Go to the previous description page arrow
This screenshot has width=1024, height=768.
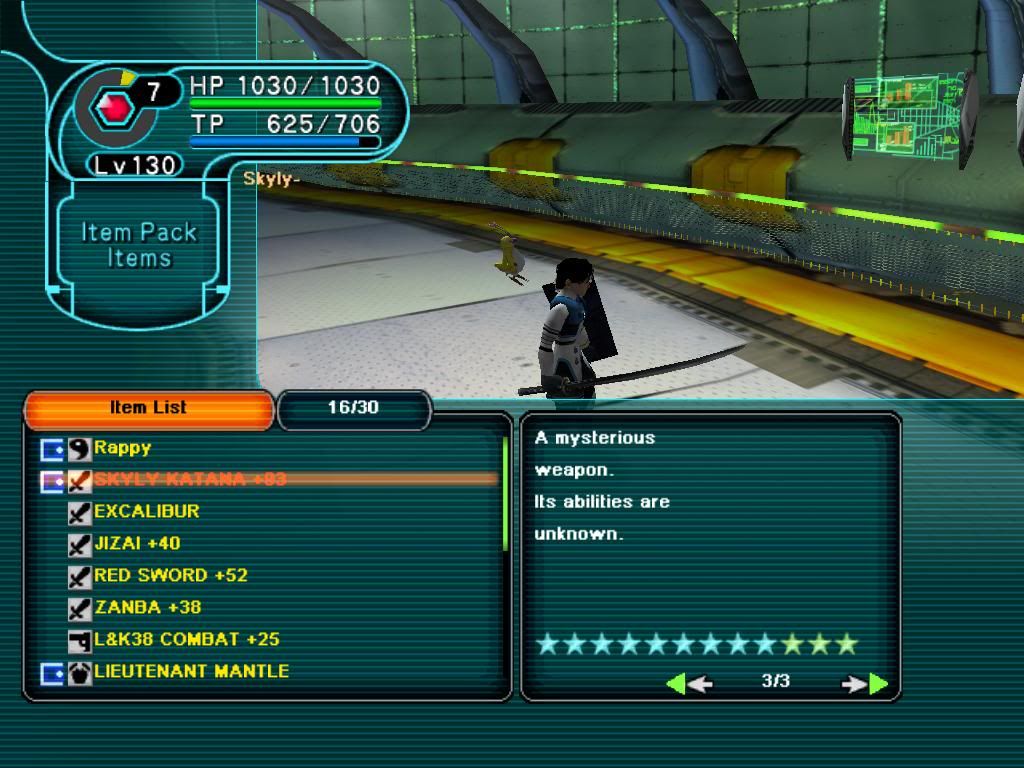pyautogui.click(x=688, y=684)
